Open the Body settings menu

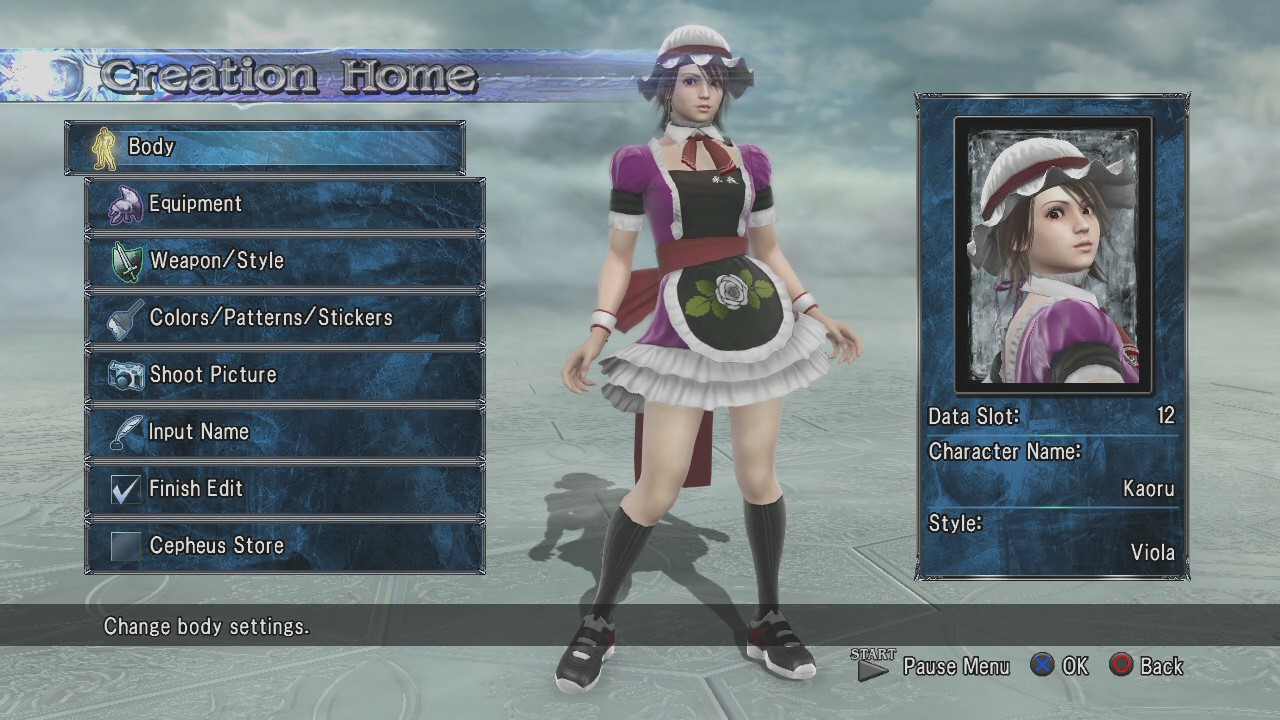coord(265,147)
